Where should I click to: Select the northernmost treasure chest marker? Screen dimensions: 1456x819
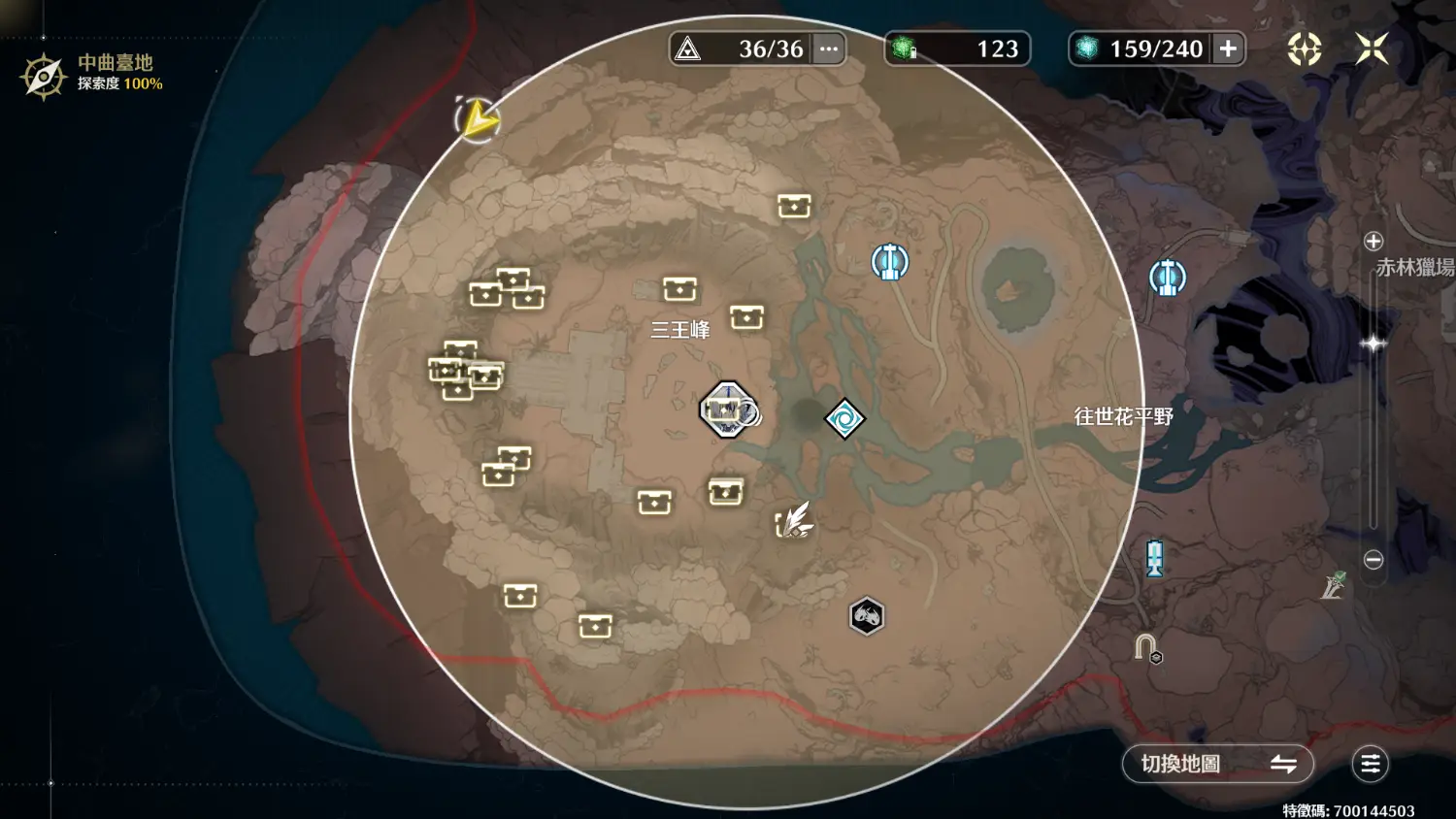(x=793, y=206)
